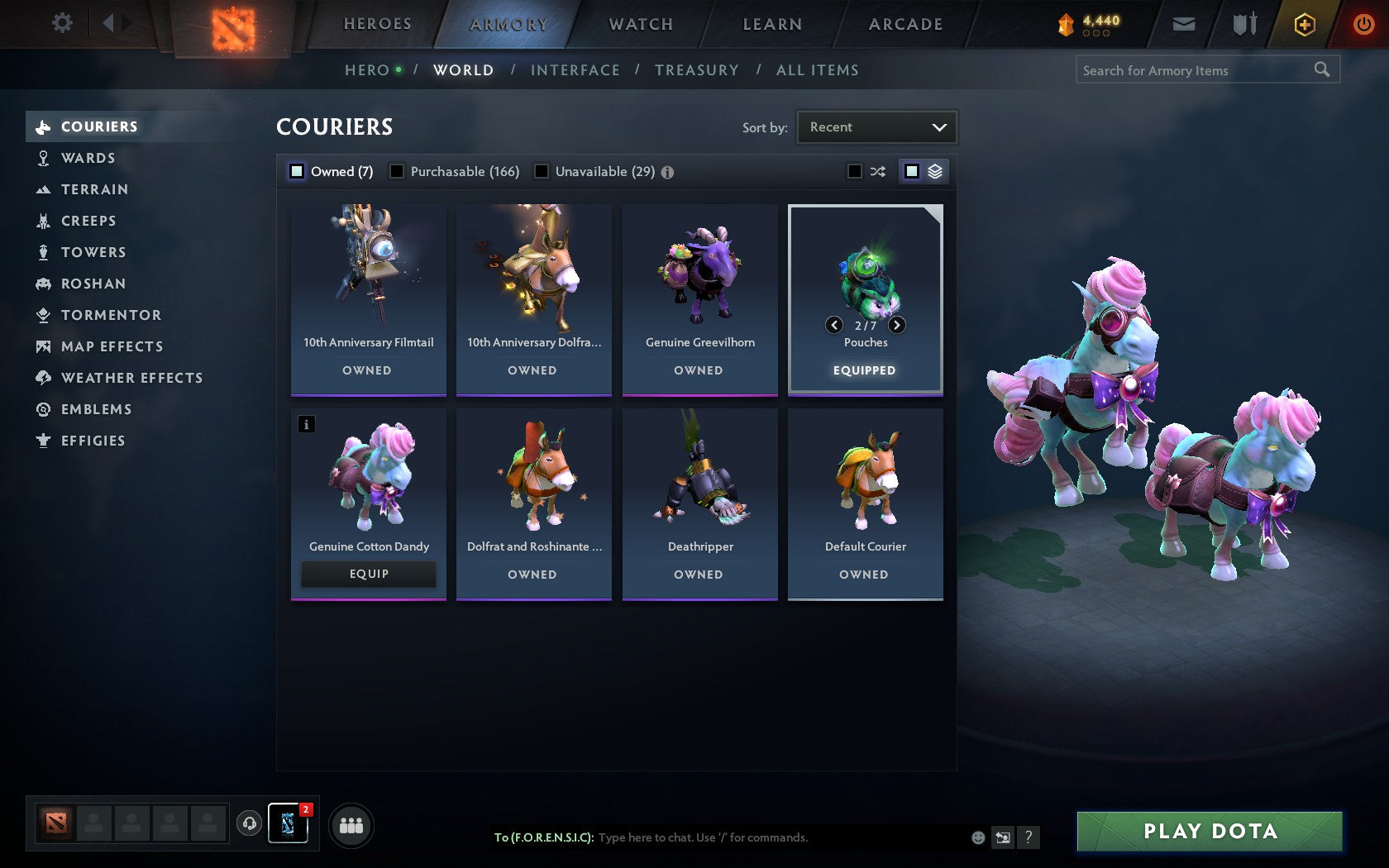The height and width of the screenshot is (868, 1389).
Task: Open the Watch section
Action: pos(639,24)
